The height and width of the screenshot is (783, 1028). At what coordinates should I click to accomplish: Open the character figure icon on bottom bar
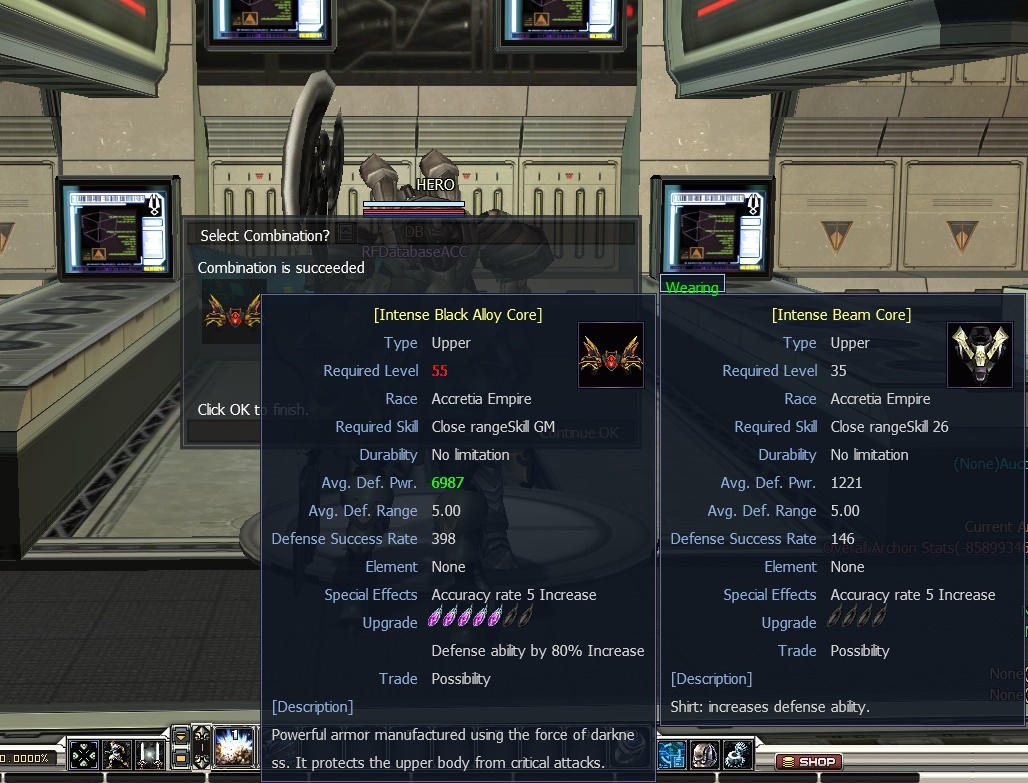tap(119, 754)
